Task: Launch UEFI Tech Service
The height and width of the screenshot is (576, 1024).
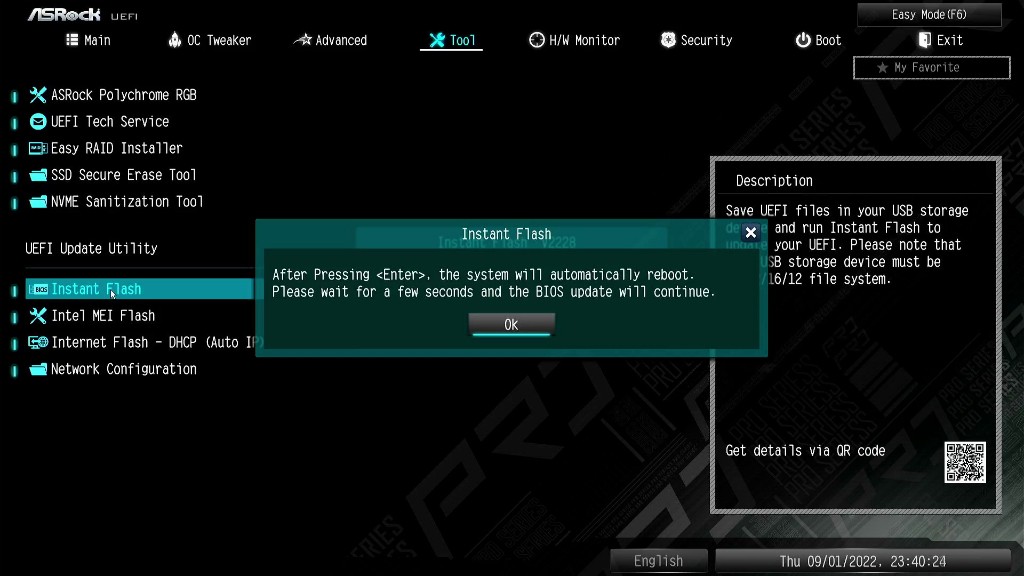Action: (x=110, y=122)
